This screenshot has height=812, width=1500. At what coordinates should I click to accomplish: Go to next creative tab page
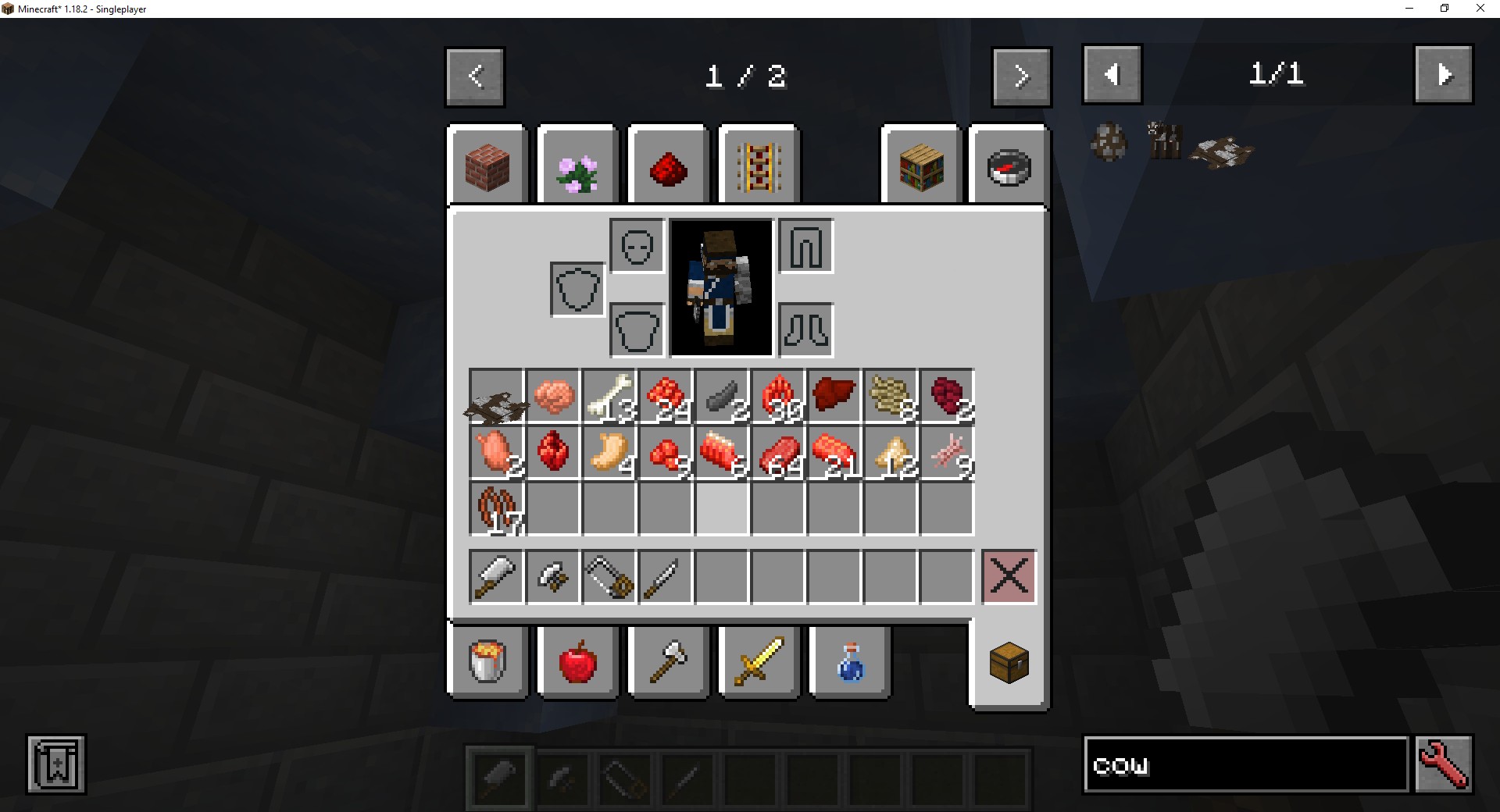[1021, 77]
